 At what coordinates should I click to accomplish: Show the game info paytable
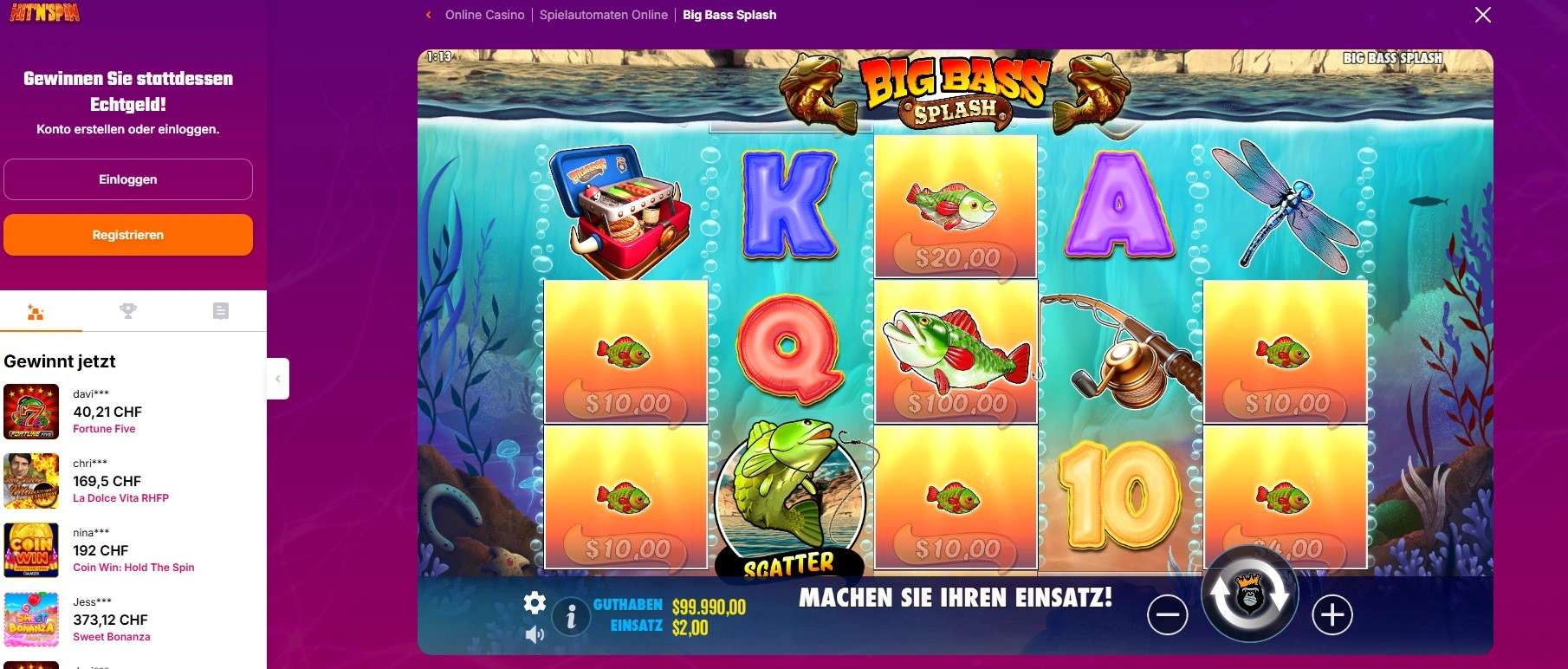pyautogui.click(x=571, y=618)
